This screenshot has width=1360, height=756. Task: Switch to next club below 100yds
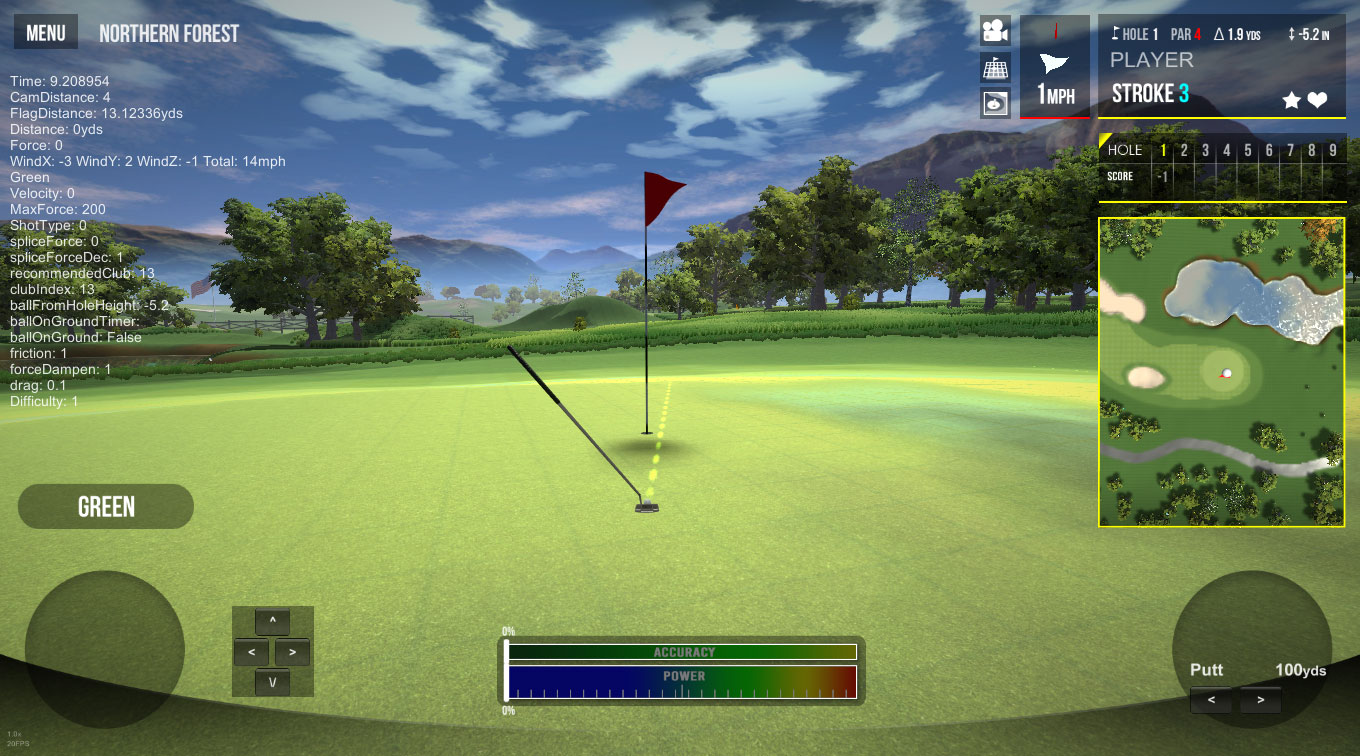click(x=1260, y=700)
